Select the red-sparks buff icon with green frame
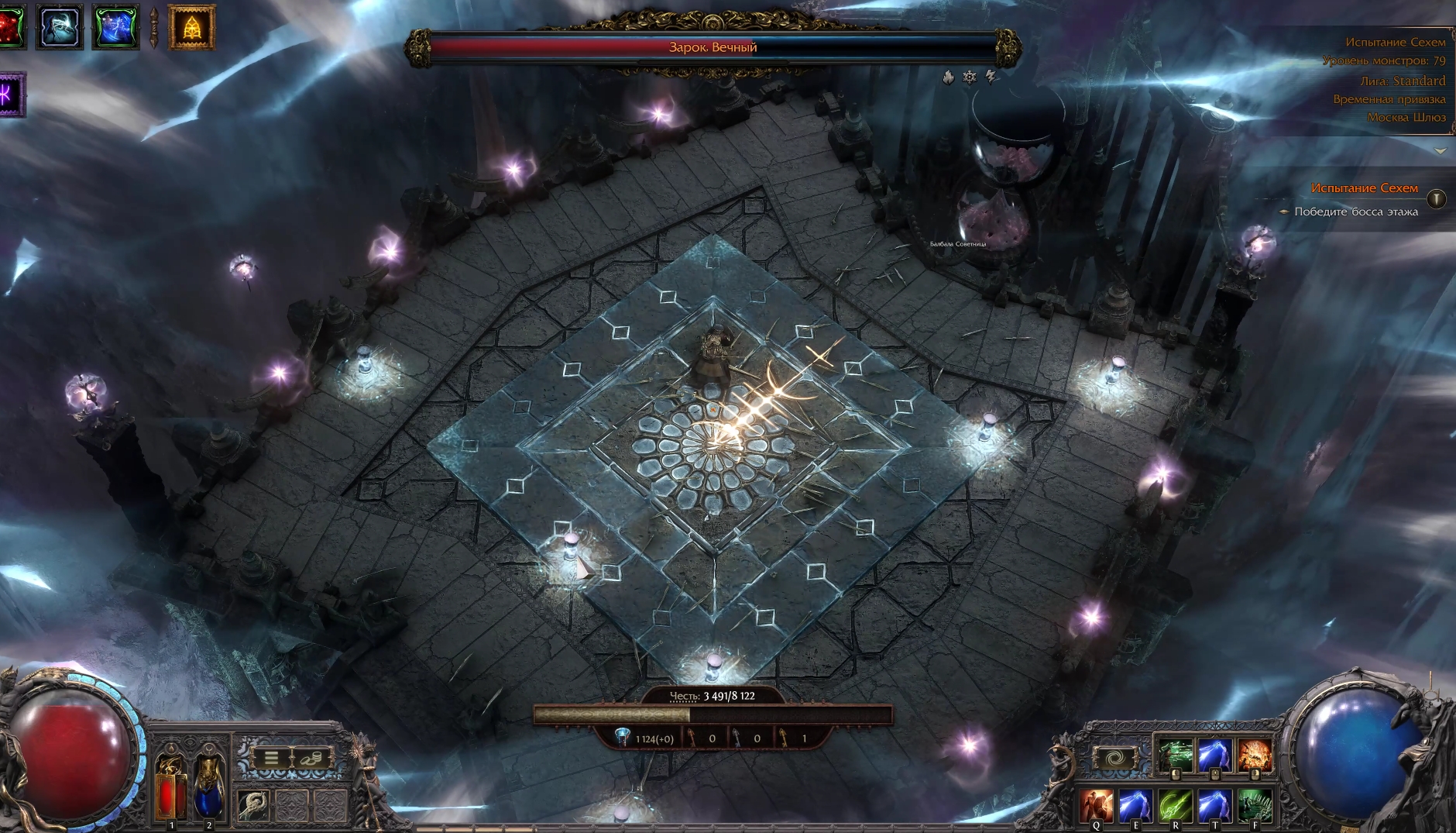 [12, 26]
